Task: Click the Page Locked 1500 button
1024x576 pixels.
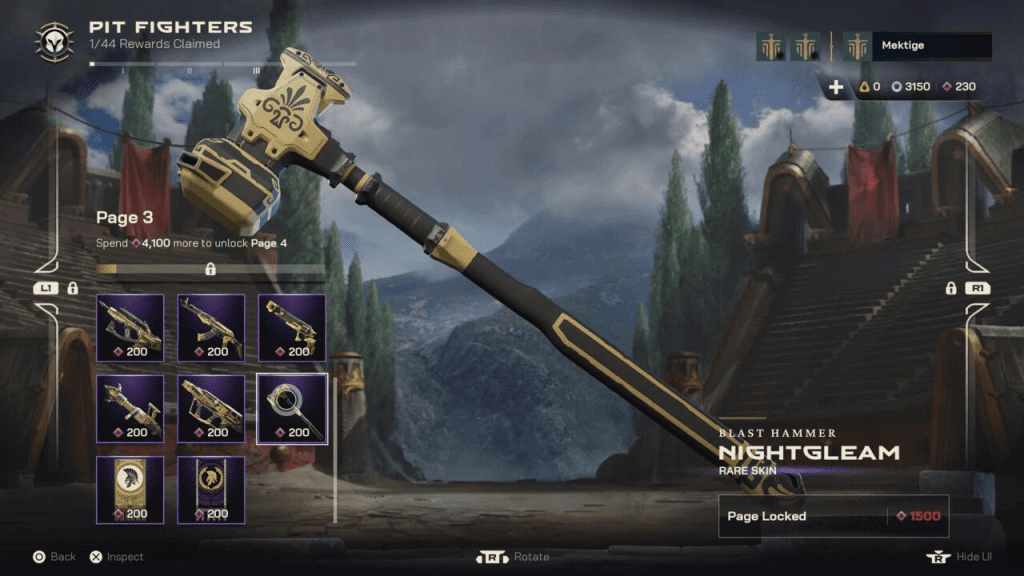Action: 833,516
